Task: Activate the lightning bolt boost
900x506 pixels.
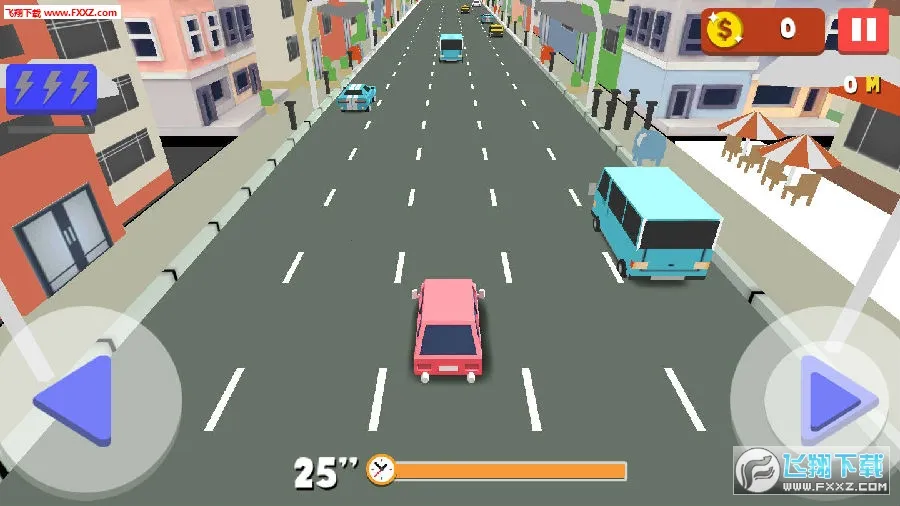Action: point(51,89)
